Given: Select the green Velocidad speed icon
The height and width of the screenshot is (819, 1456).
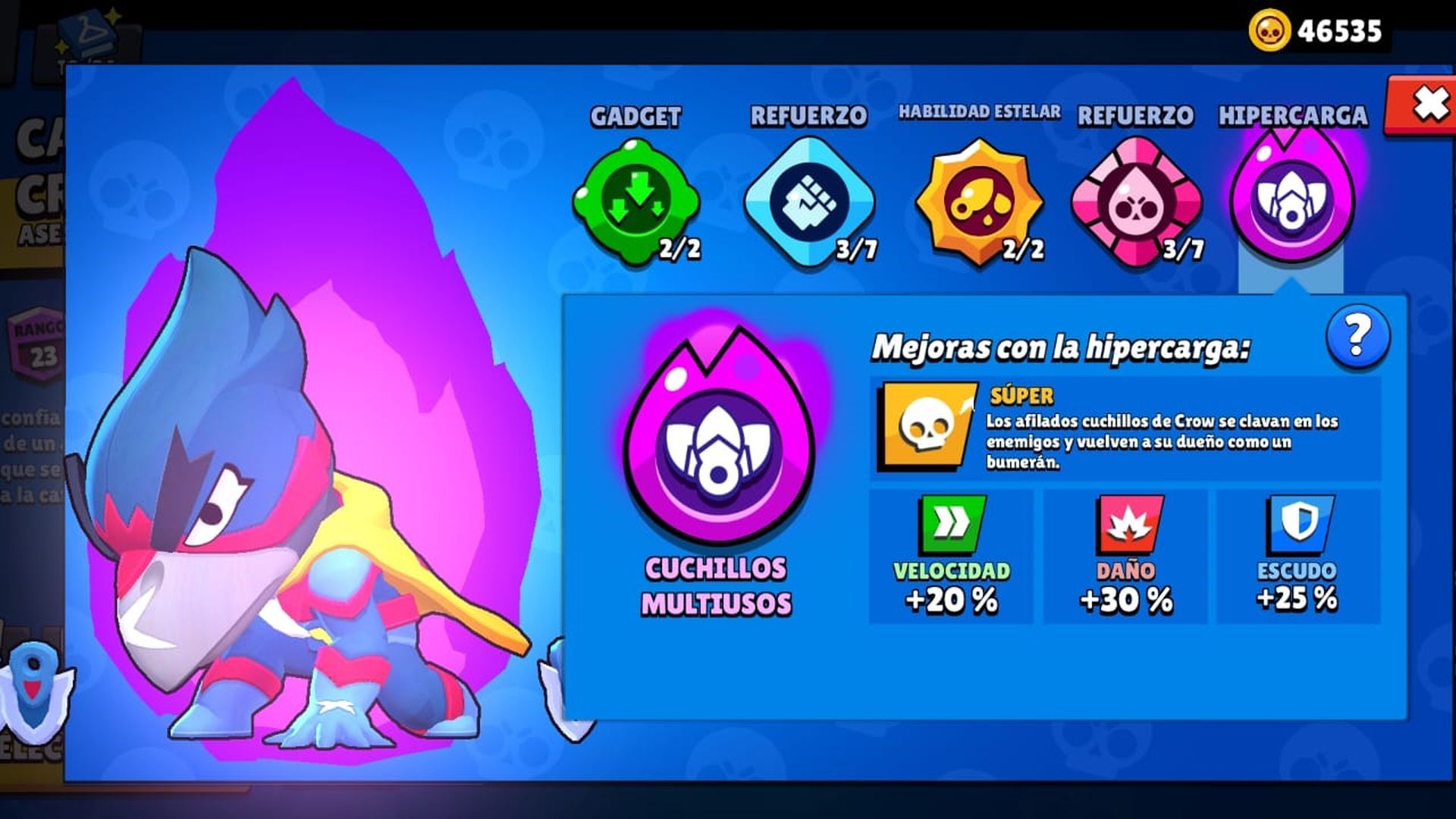Looking at the screenshot, I should [x=955, y=523].
